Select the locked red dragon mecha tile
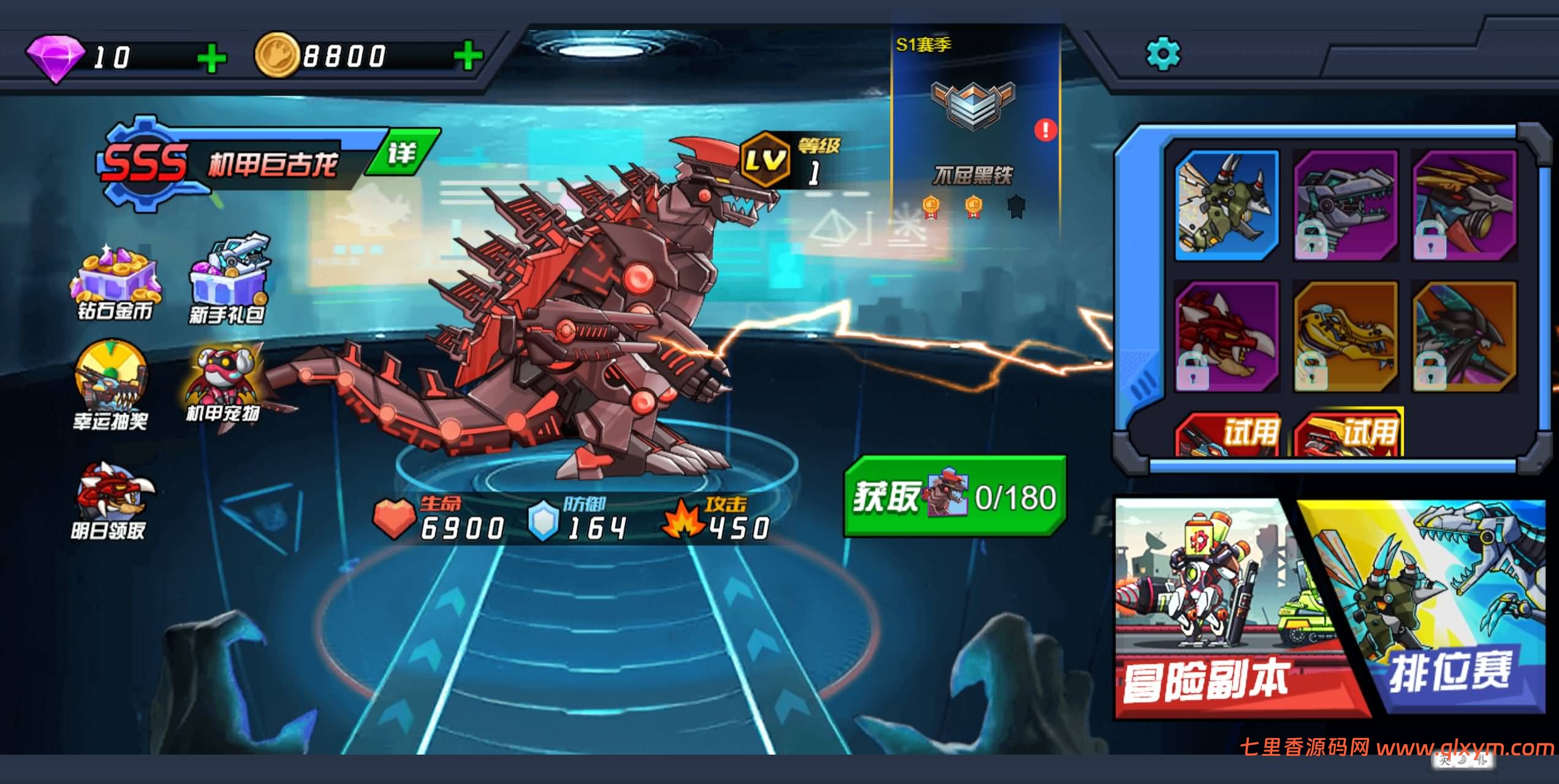The image size is (1559, 784). pos(1226,336)
